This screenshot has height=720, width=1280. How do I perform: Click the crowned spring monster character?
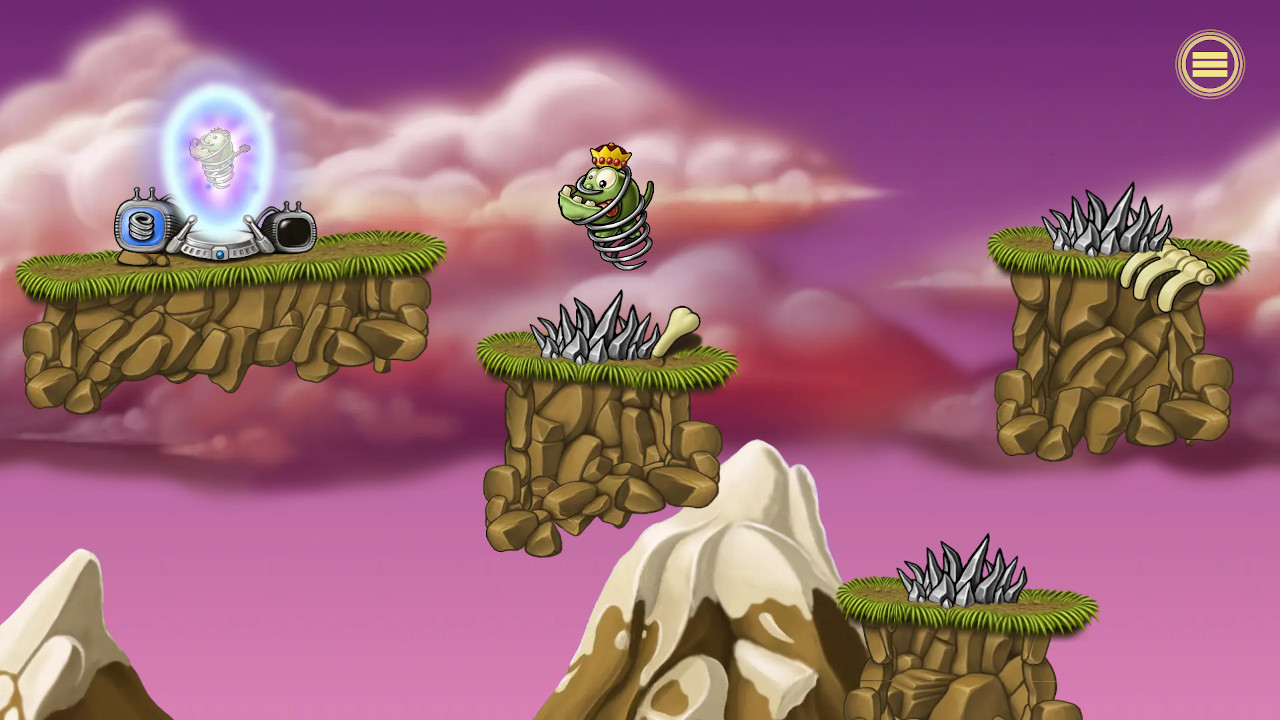click(x=605, y=200)
